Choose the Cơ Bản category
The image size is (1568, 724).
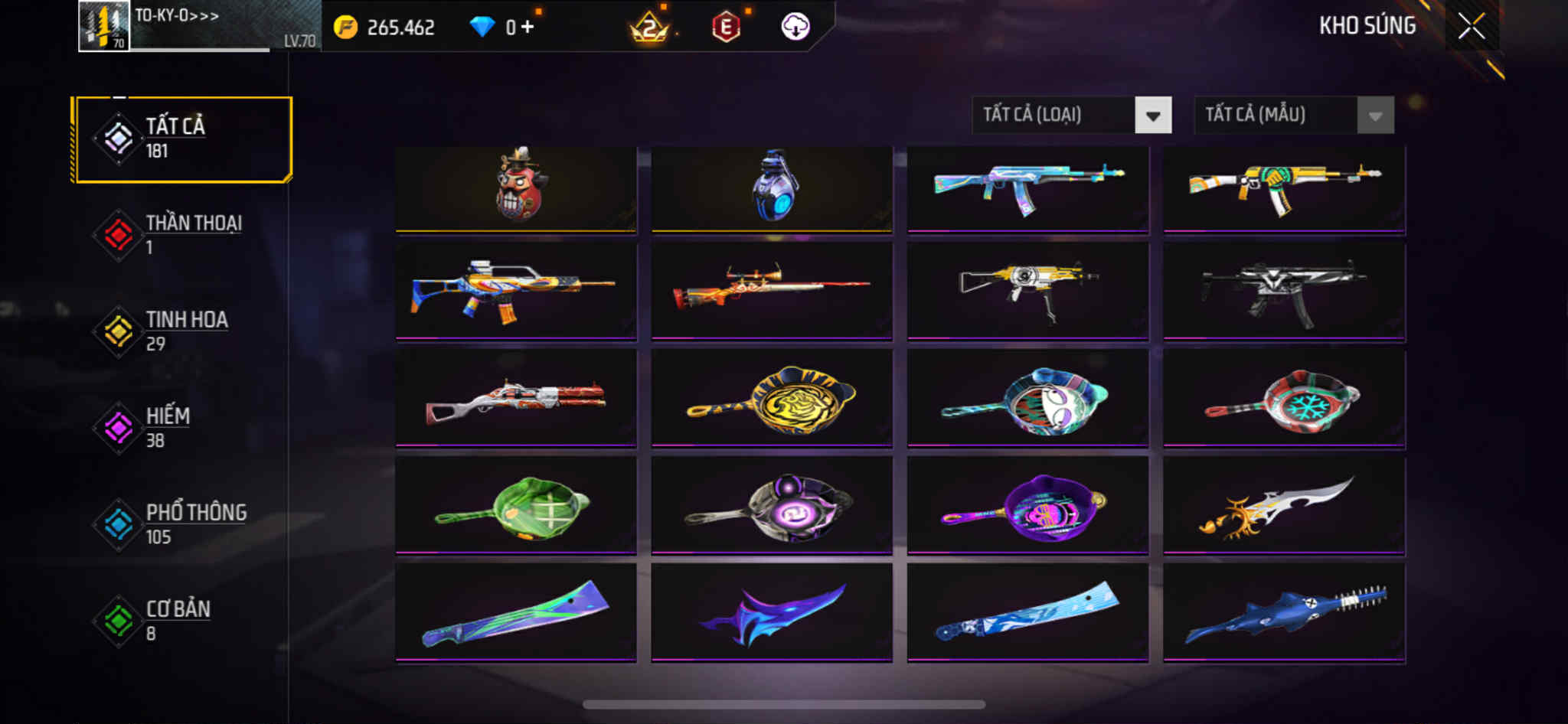[x=182, y=621]
